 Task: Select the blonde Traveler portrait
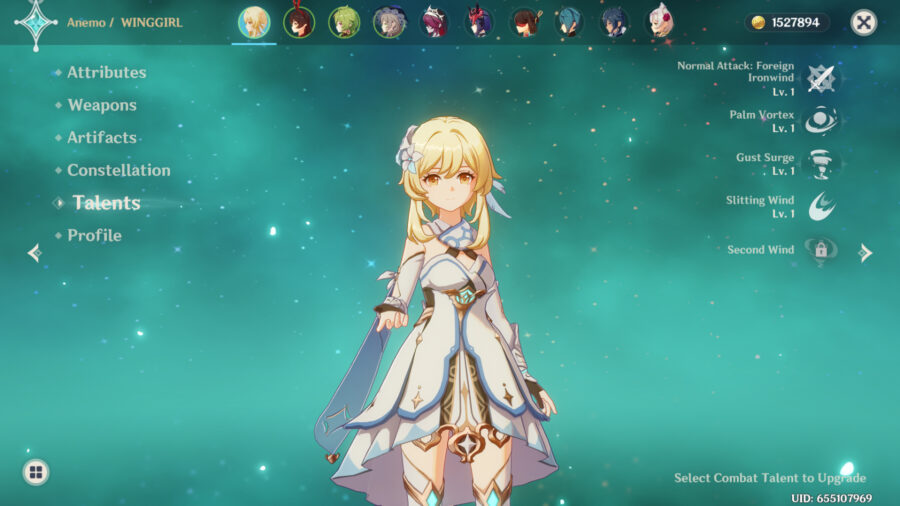[x=254, y=22]
